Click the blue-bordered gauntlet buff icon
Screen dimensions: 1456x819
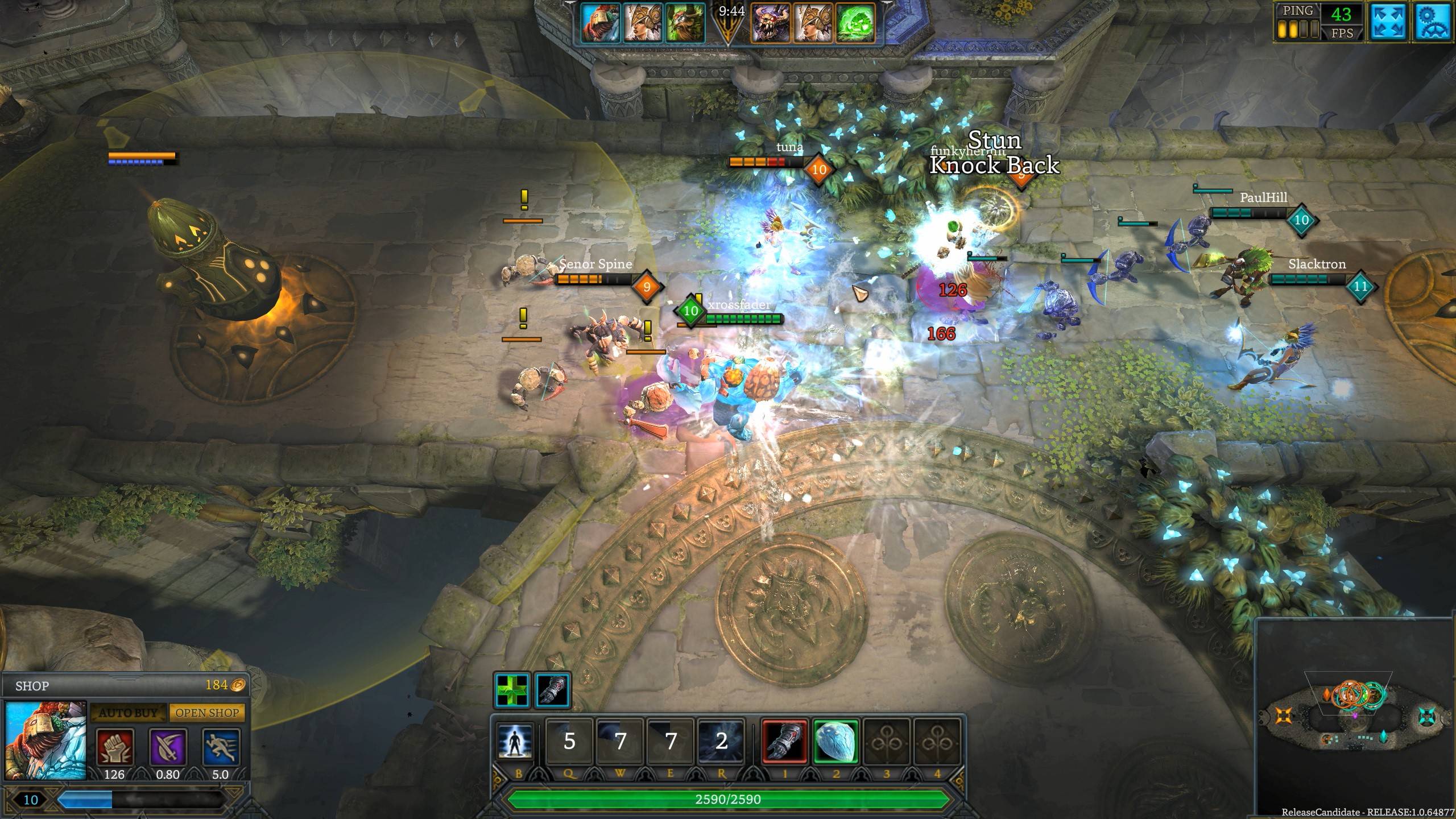point(552,690)
